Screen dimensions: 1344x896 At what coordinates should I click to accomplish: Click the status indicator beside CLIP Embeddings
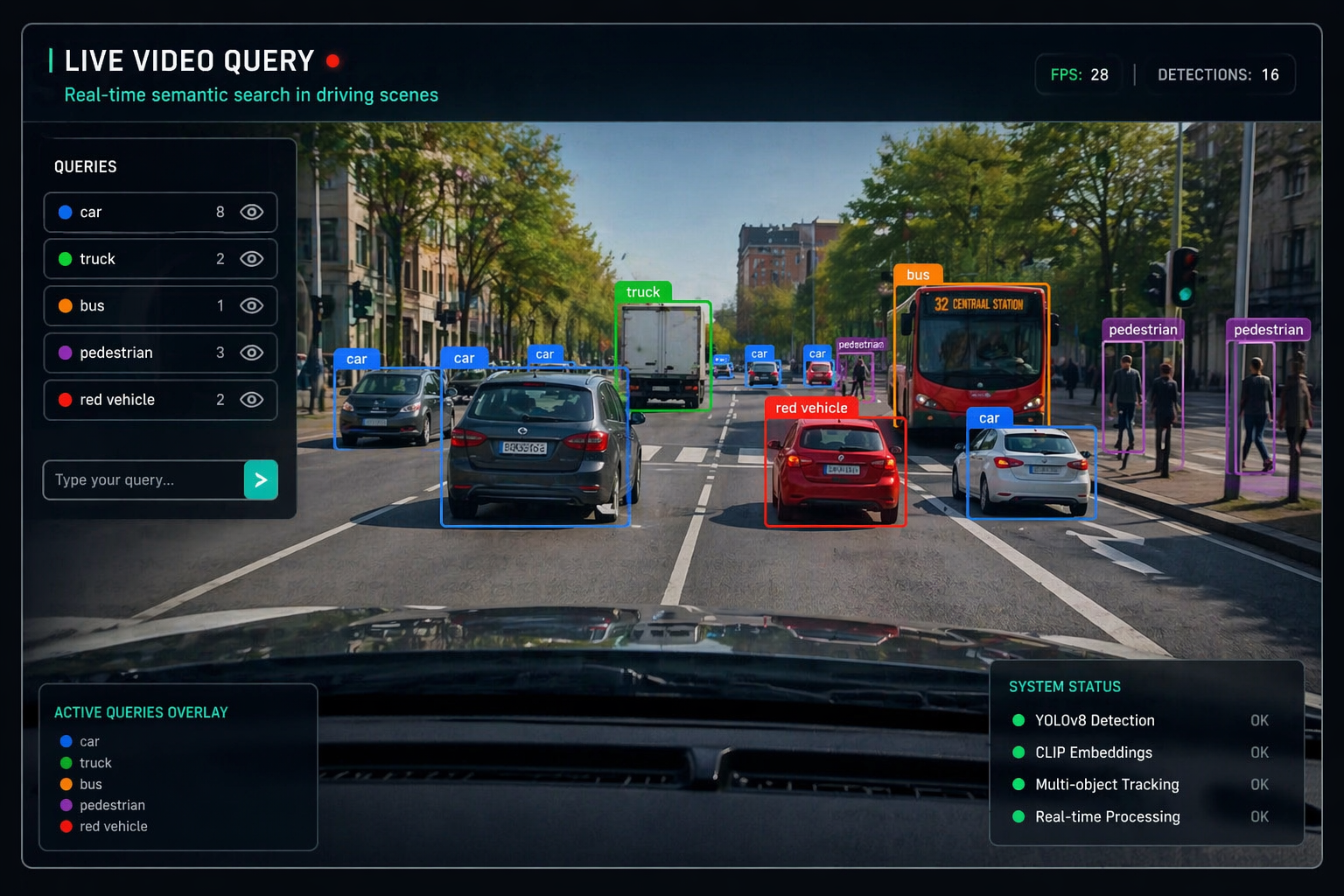1018,752
